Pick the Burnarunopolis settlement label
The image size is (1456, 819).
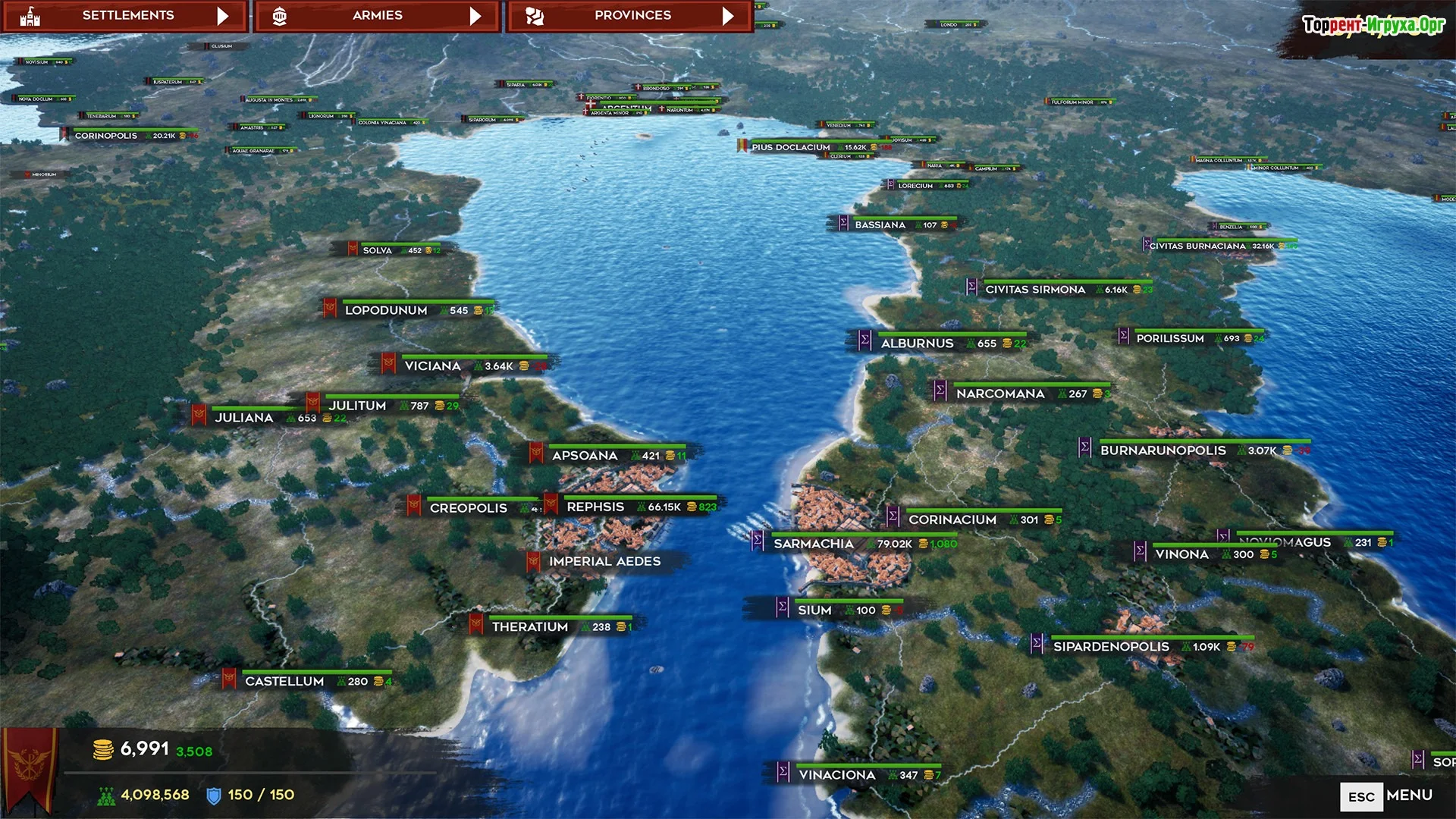(1163, 450)
